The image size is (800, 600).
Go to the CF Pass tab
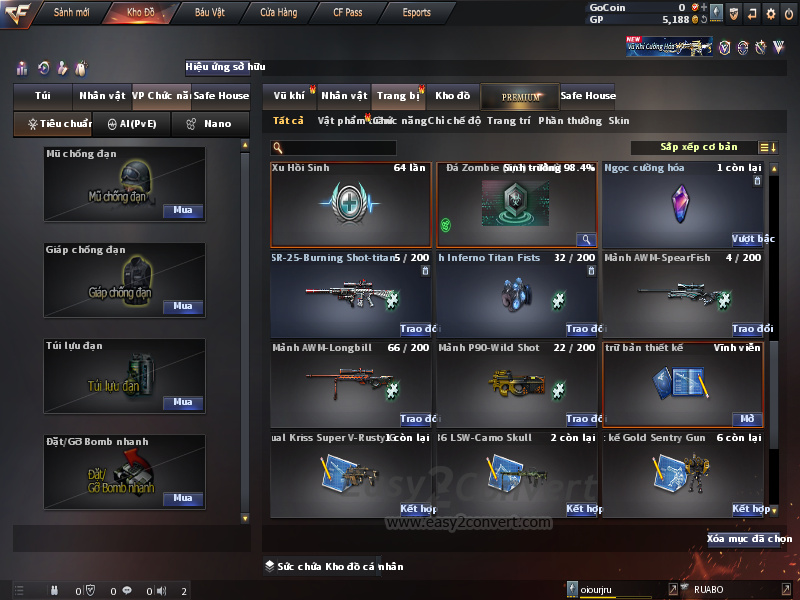349,13
